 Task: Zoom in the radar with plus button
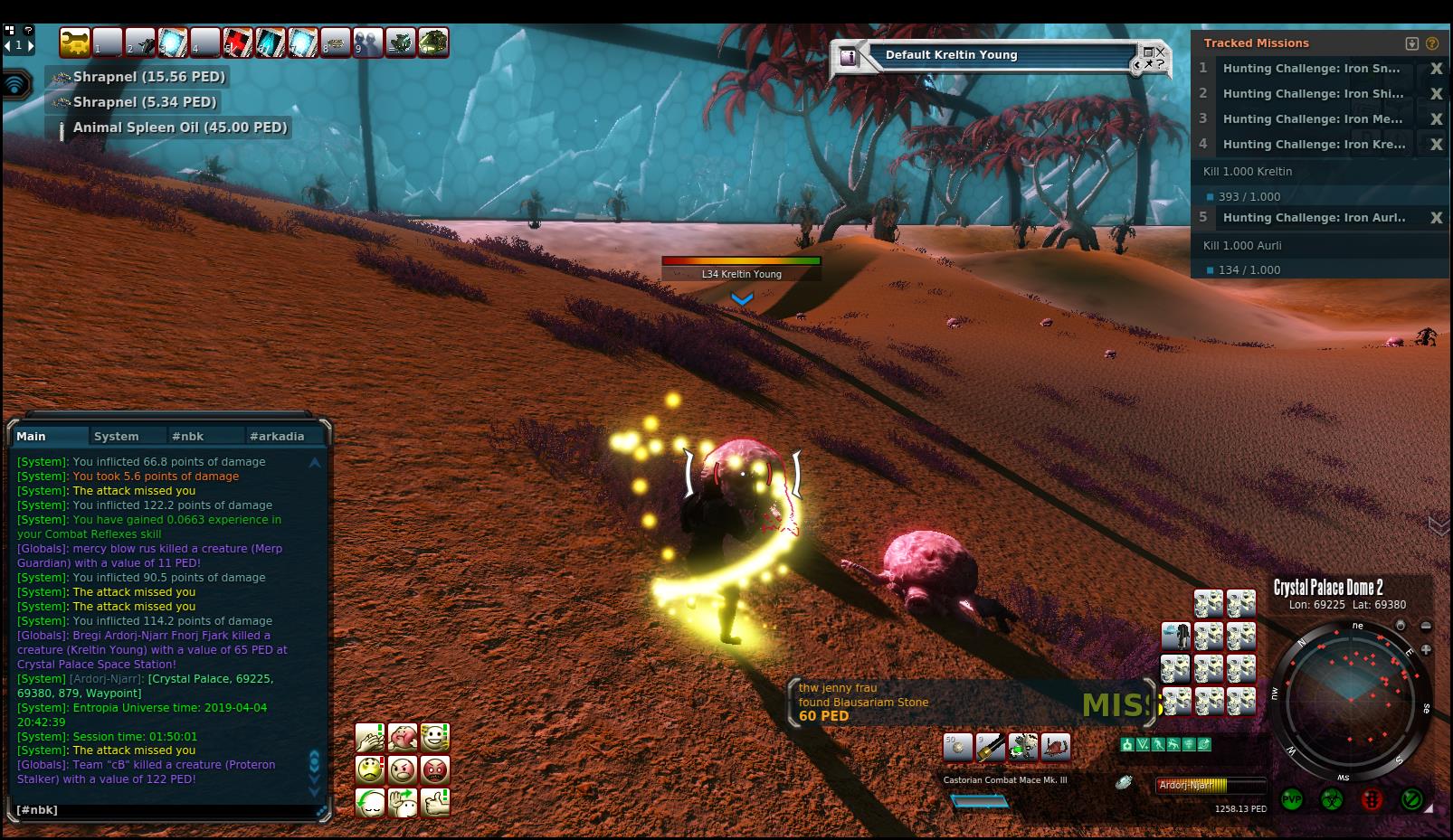(1426, 649)
